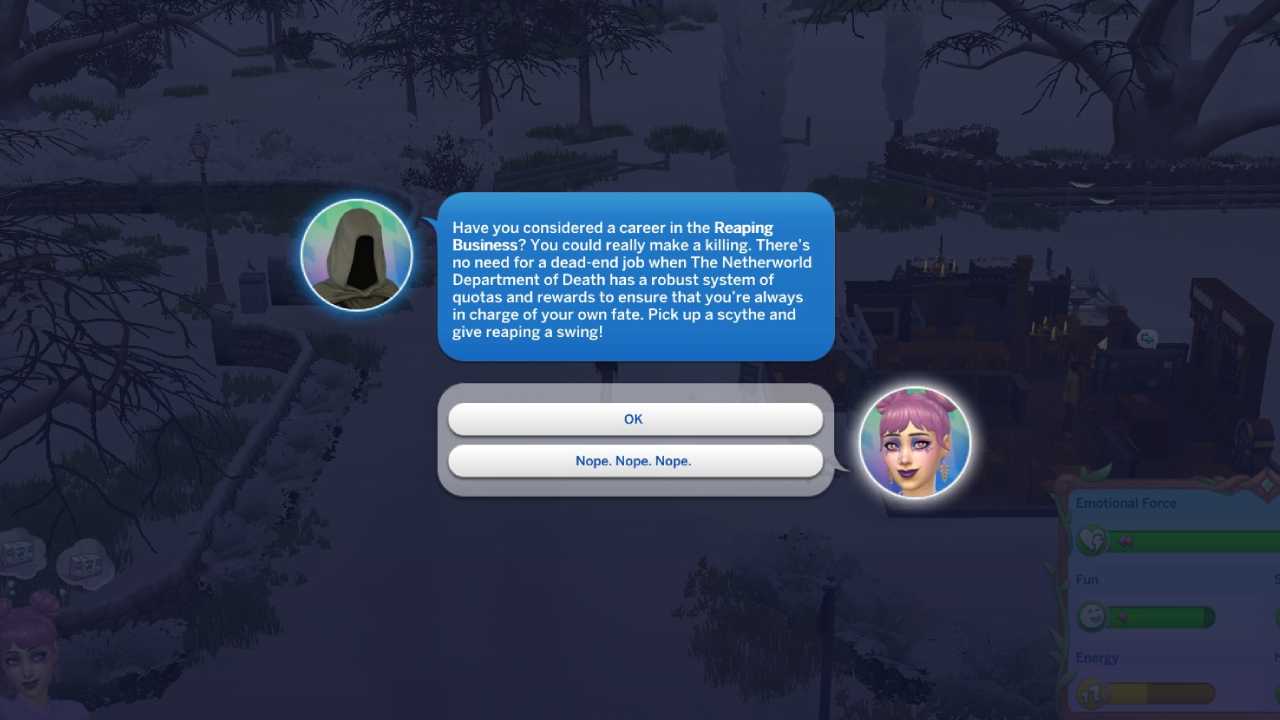Click the blue dialog speech bubble
Viewport: 1280px width, 720px height.
point(635,277)
